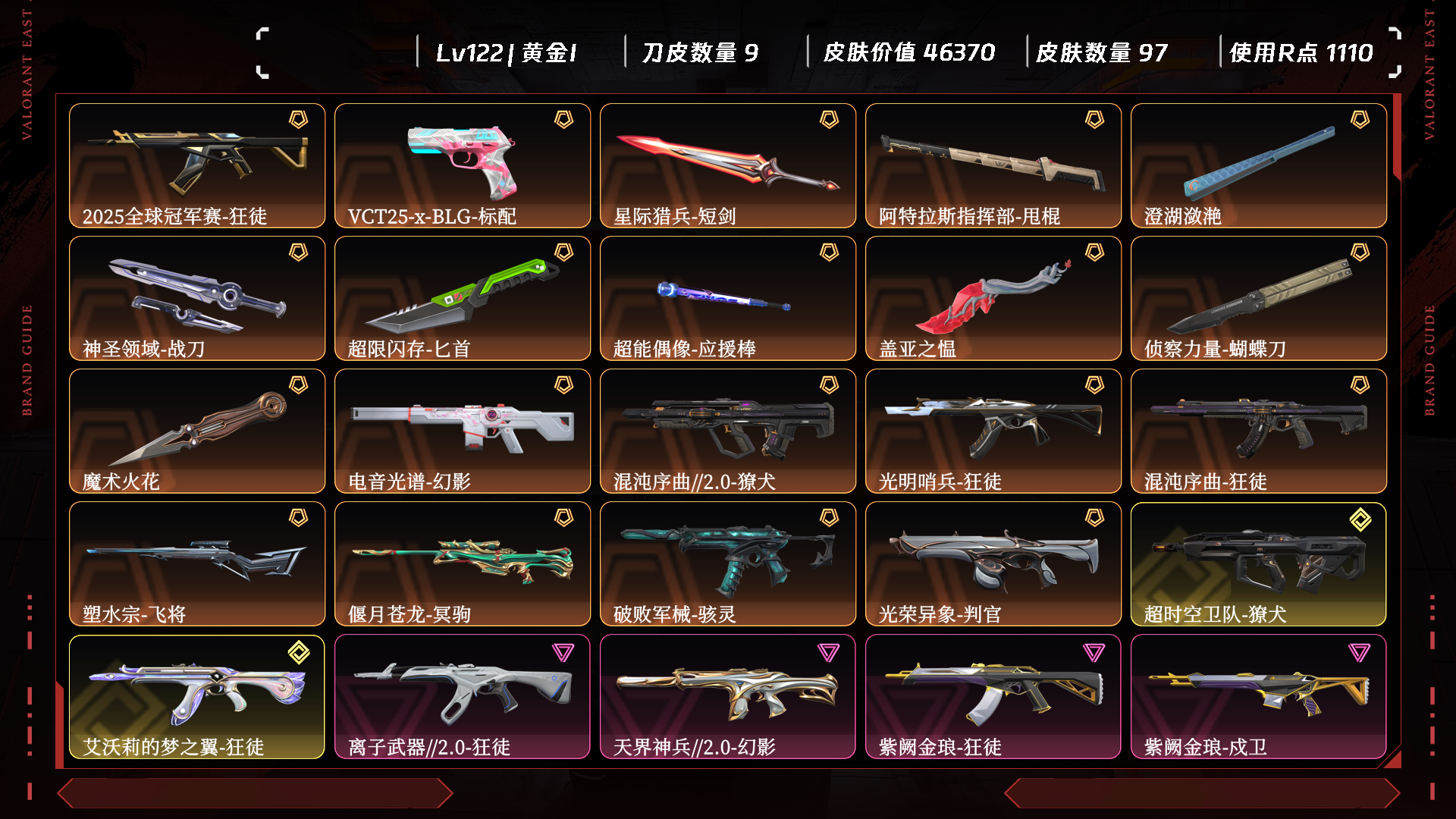The image size is (1456, 819).
Task: Pick the 侦察力量-蝴蝶刀 butterfly knife
Action: [x=1259, y=298]
